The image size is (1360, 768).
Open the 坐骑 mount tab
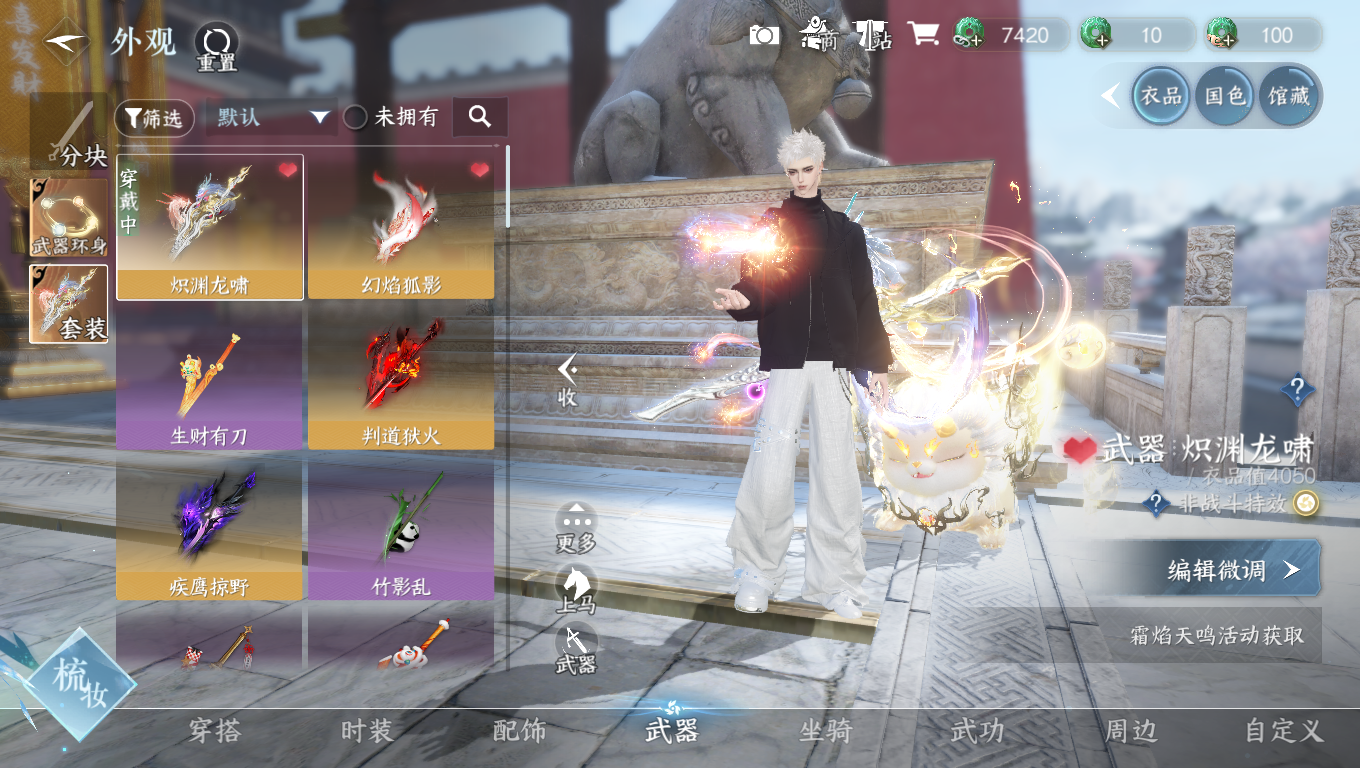click(825, 731)
